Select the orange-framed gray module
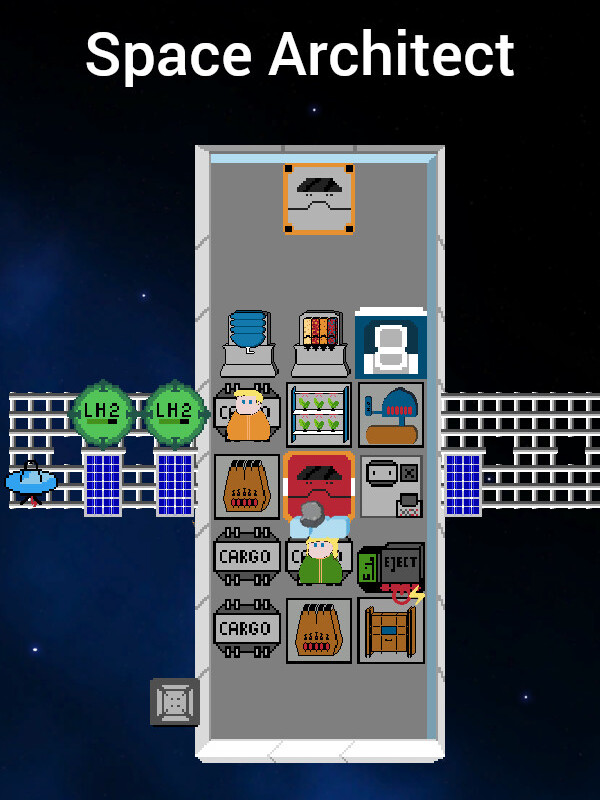Image resolution: width=600 pixels, height=800 pixels. coord(319,199)
